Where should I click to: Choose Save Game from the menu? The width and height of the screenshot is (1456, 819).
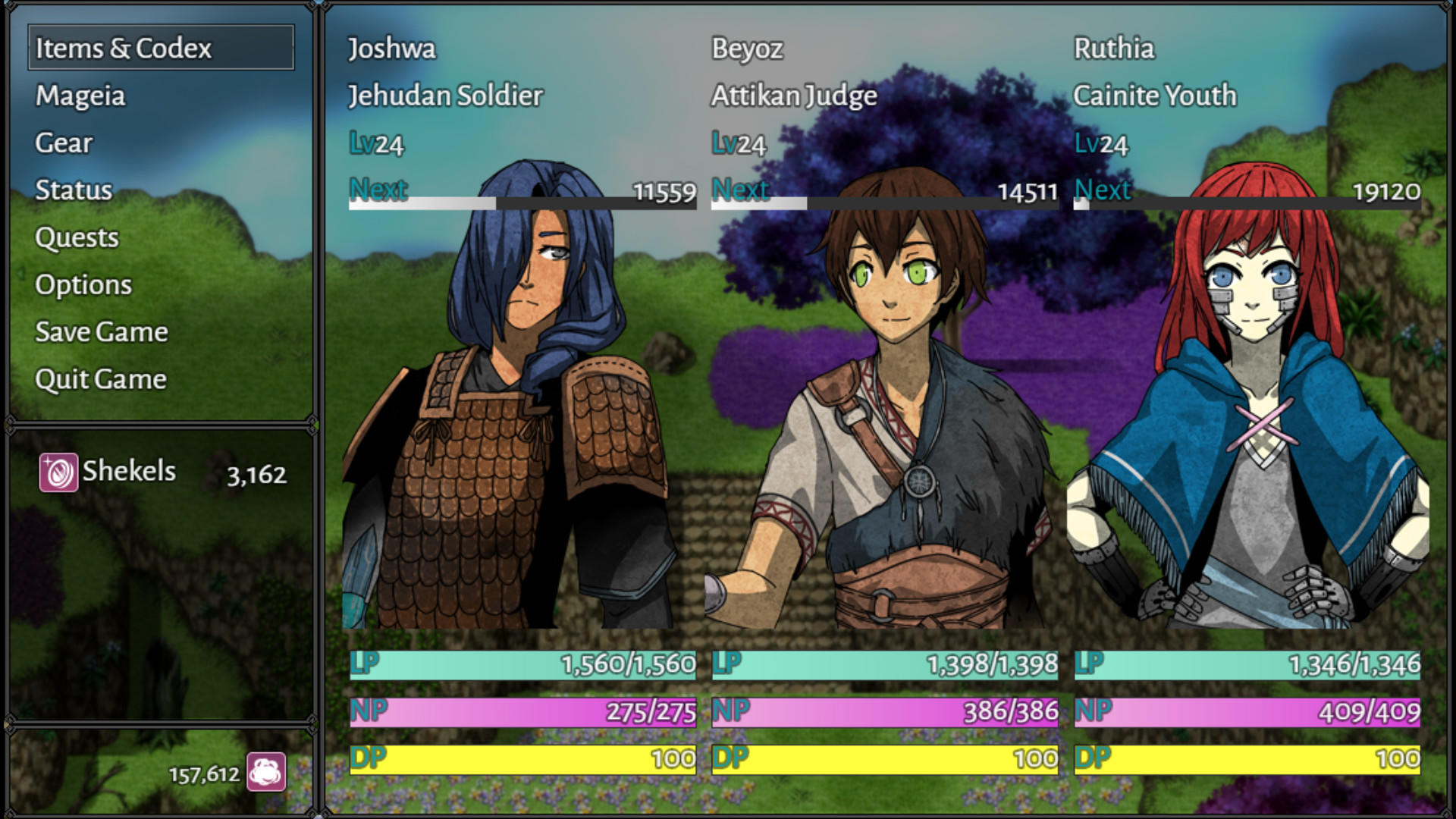(101, 332)
